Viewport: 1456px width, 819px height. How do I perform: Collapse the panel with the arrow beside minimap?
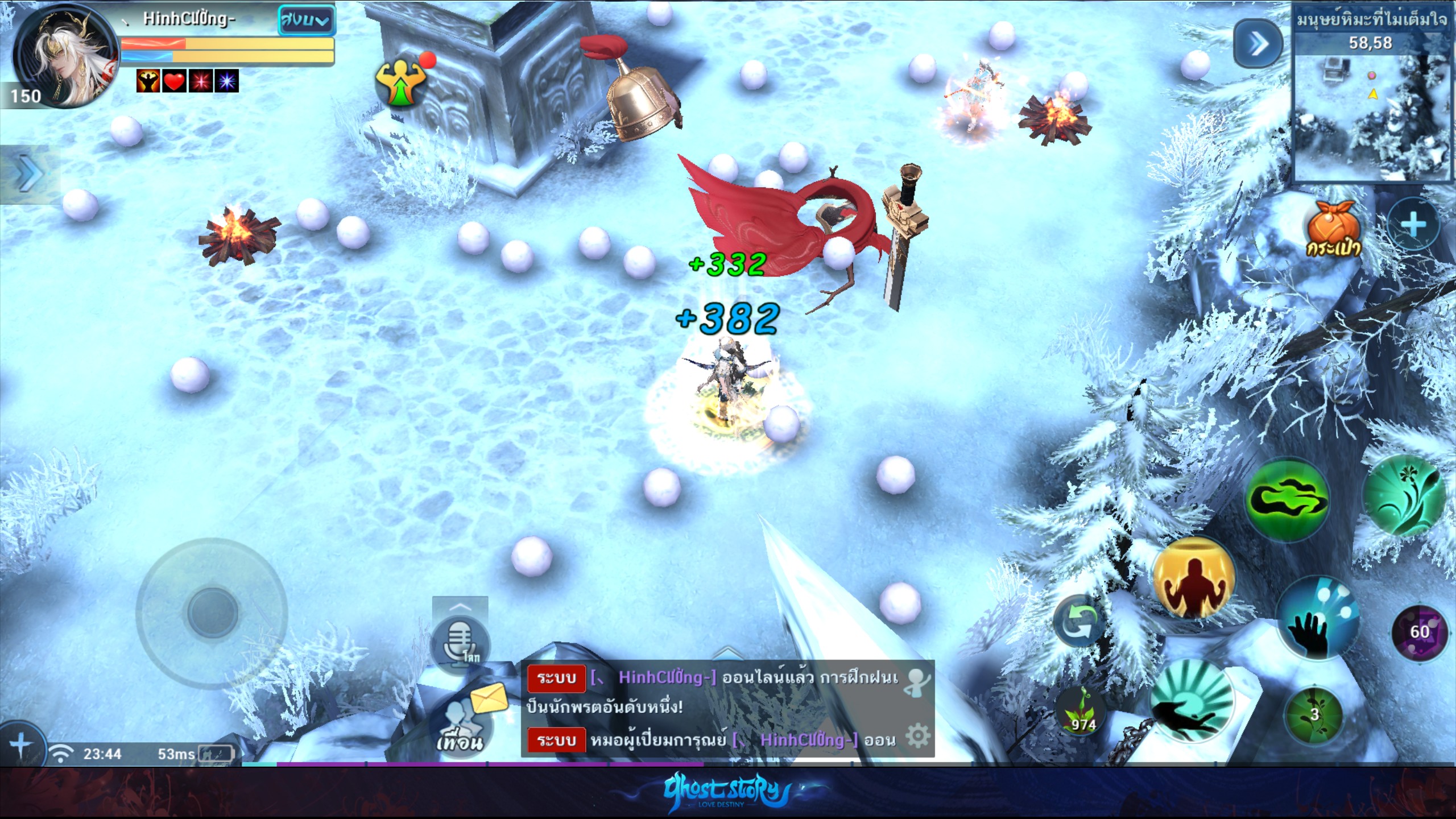click(1258, 44)
